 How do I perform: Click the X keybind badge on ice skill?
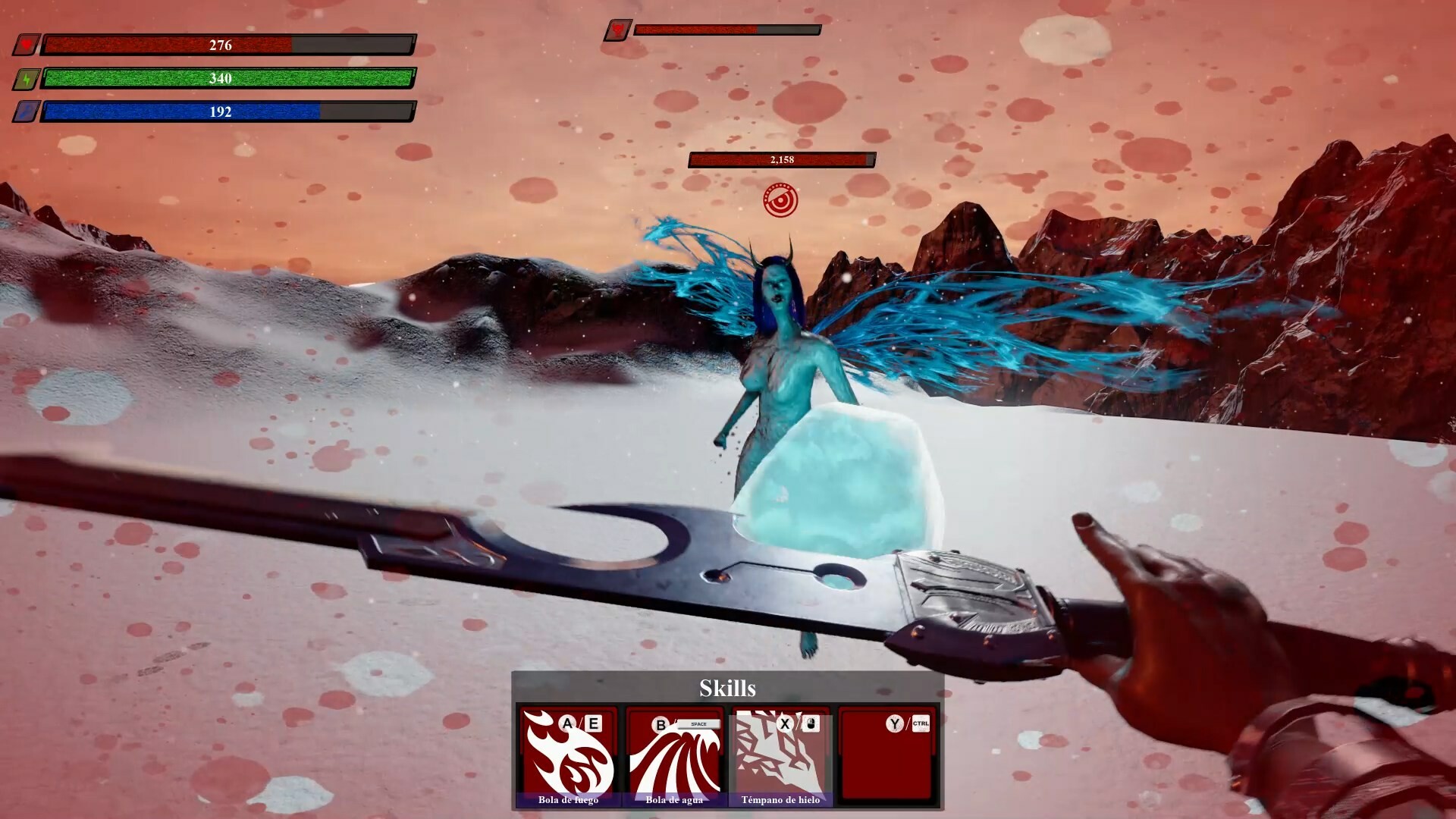(786, 723)
